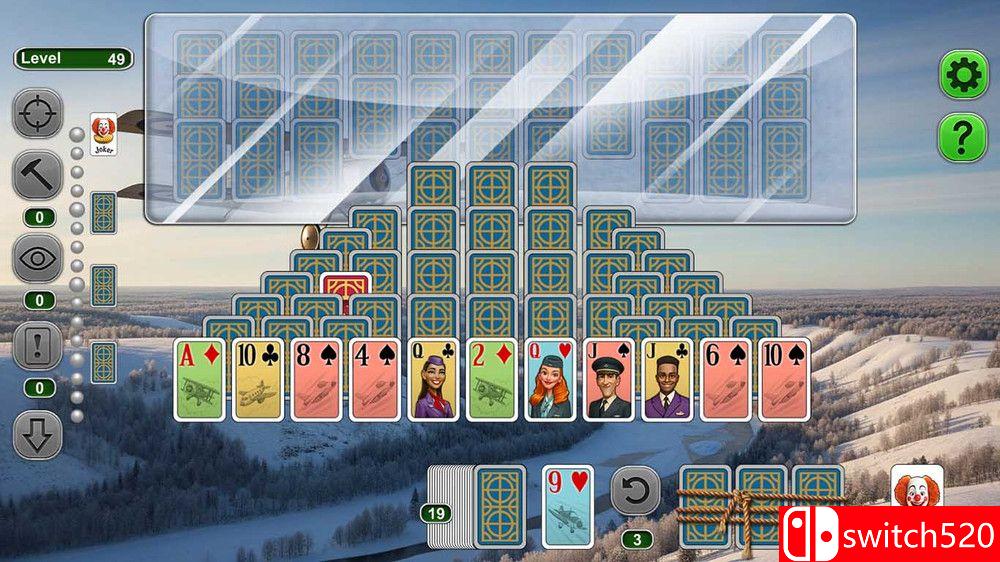Pick the 4 of spades card
Screen dimensions: 1000x562
click(376, 379)
